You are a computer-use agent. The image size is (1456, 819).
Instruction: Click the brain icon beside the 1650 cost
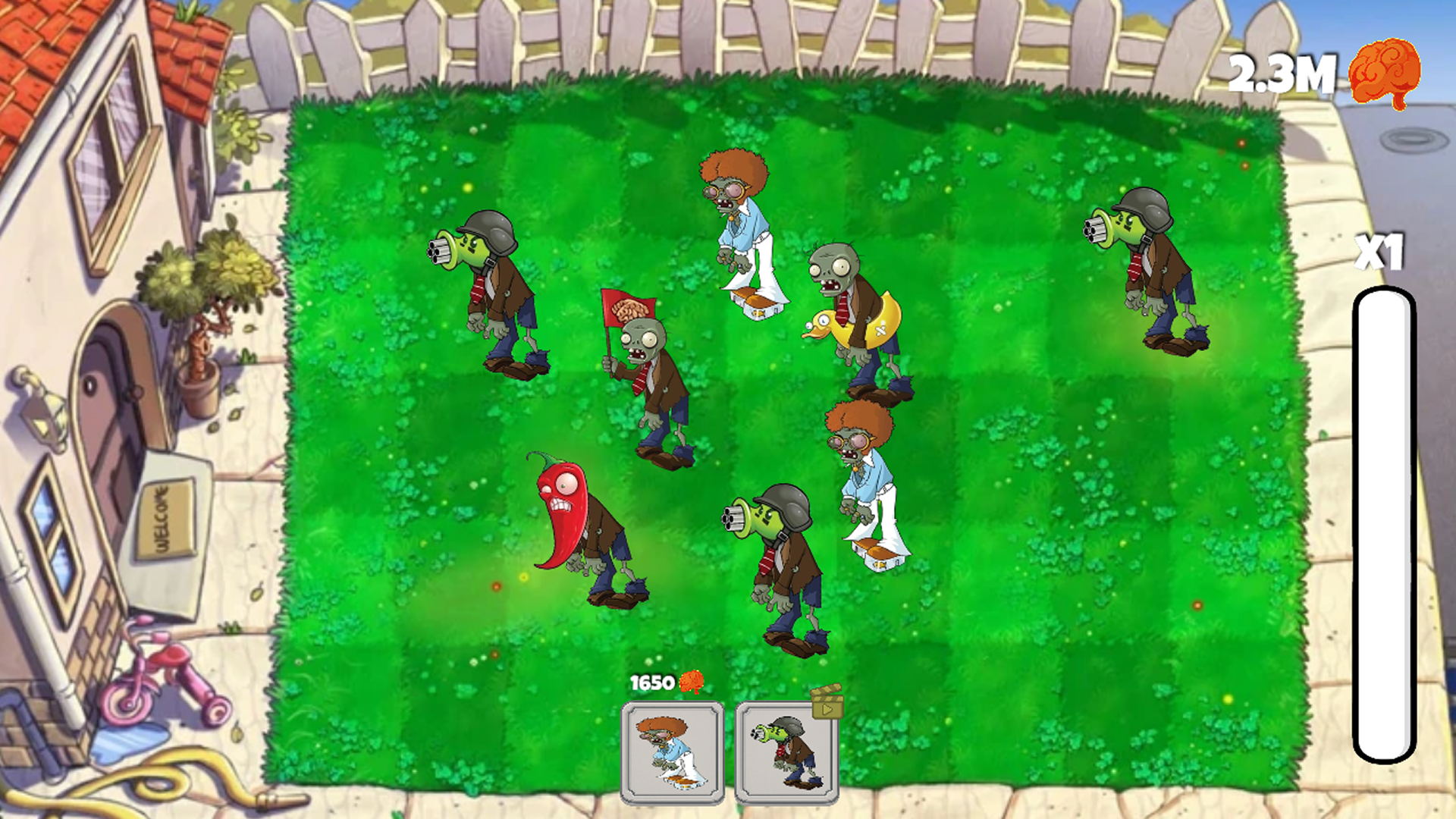coord(691,682)
